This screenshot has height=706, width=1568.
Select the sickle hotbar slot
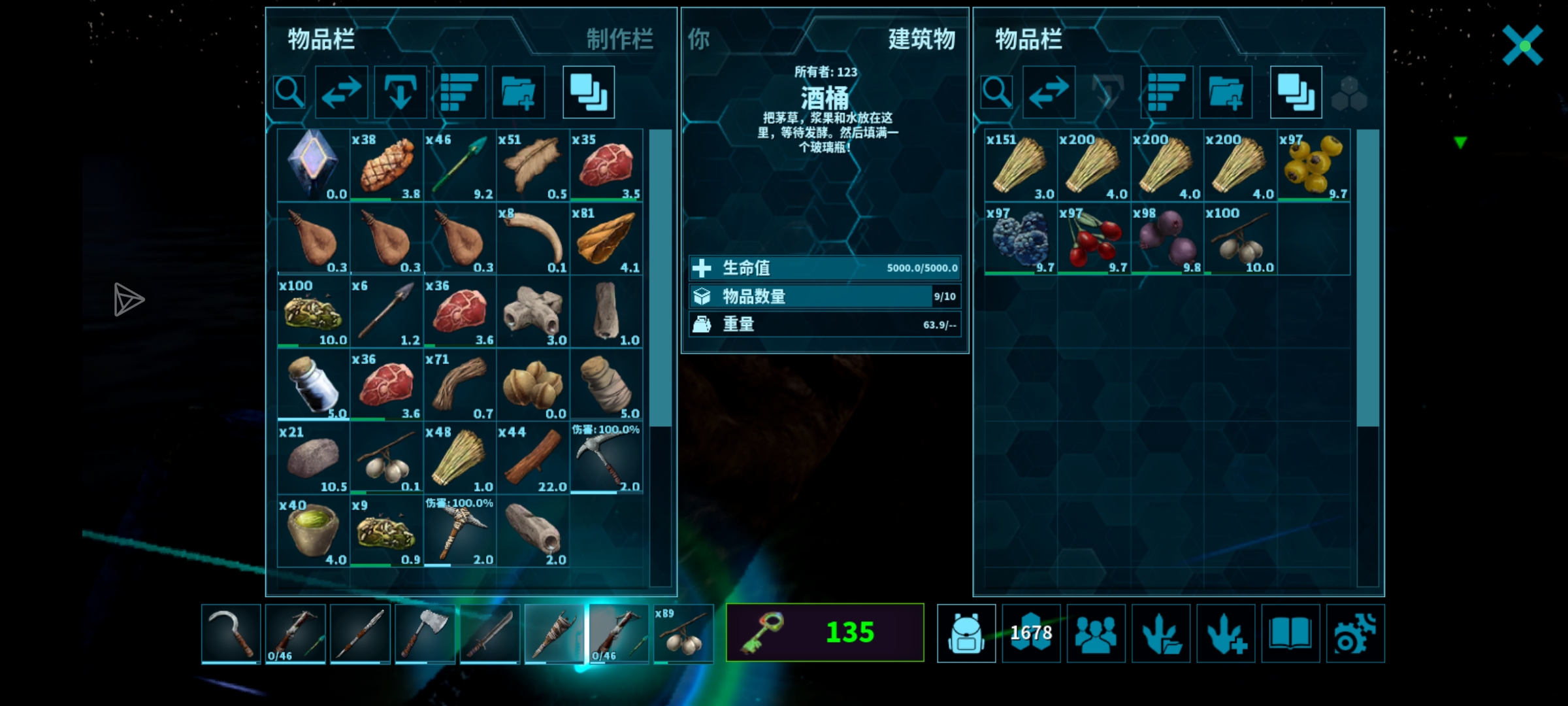pos(231,633)
